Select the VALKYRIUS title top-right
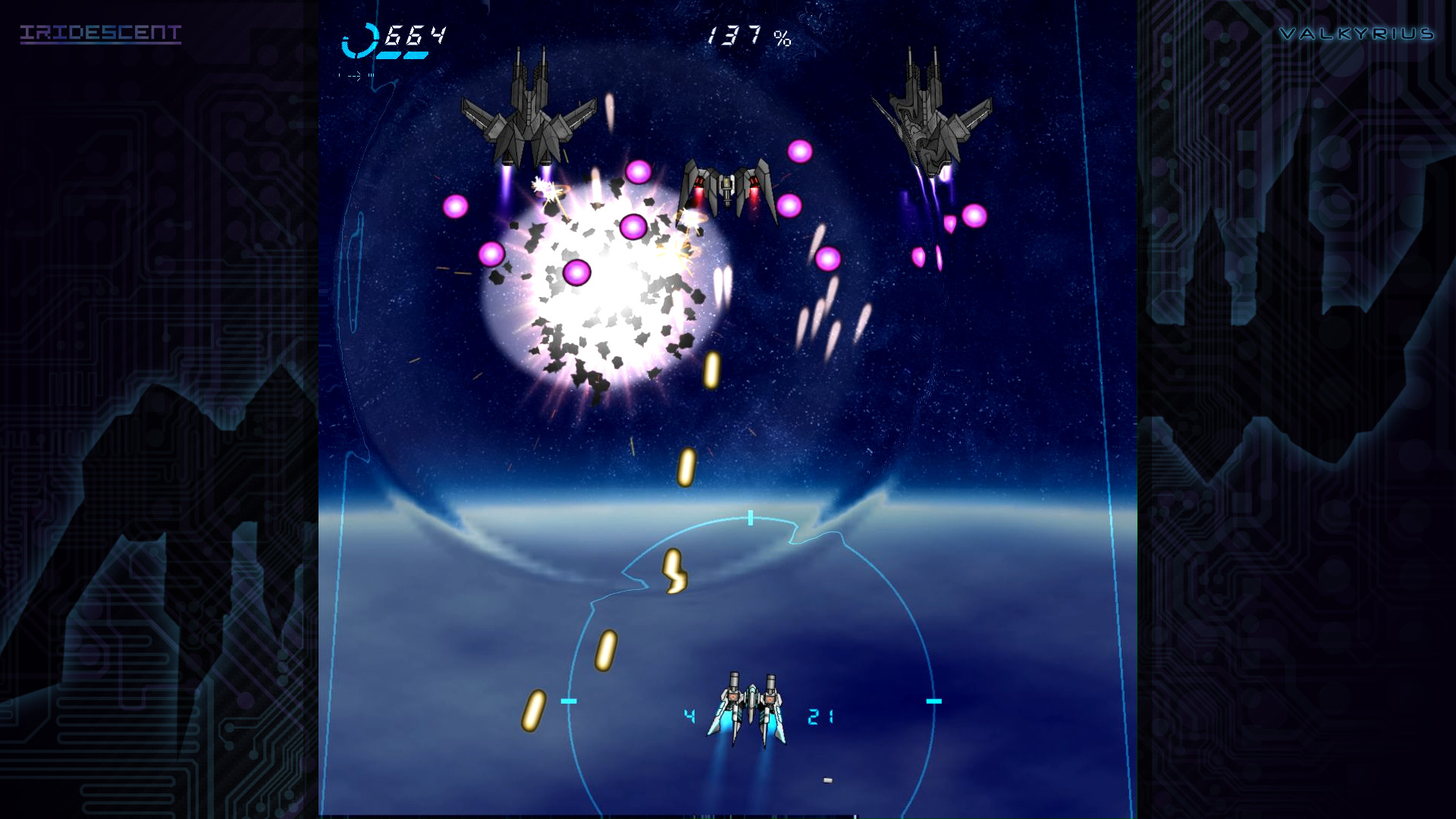This screenshot has height=819, width=1456. pyautogui.click(x=1357, y=33)
